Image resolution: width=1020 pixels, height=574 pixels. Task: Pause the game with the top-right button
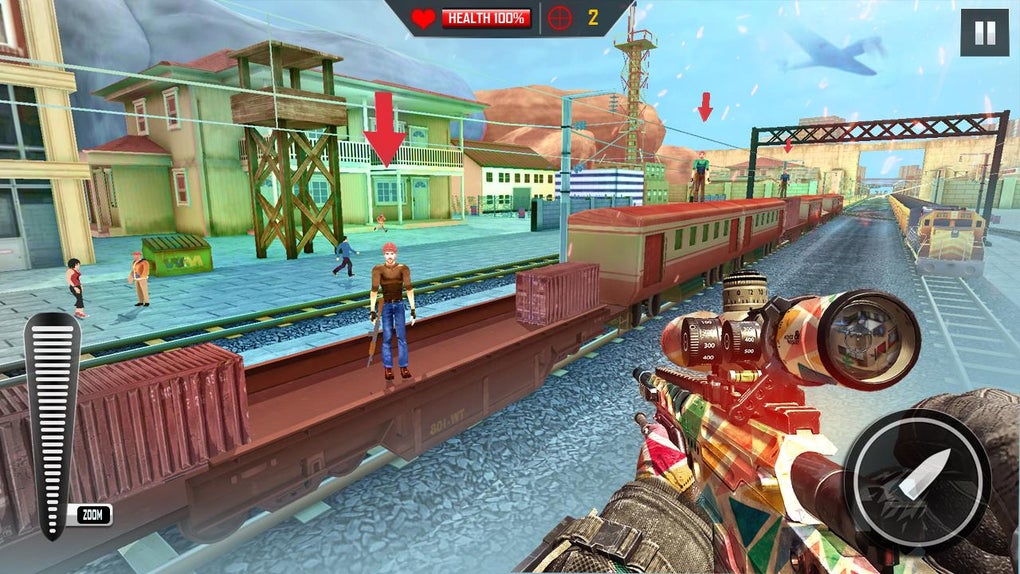[984, 33]
